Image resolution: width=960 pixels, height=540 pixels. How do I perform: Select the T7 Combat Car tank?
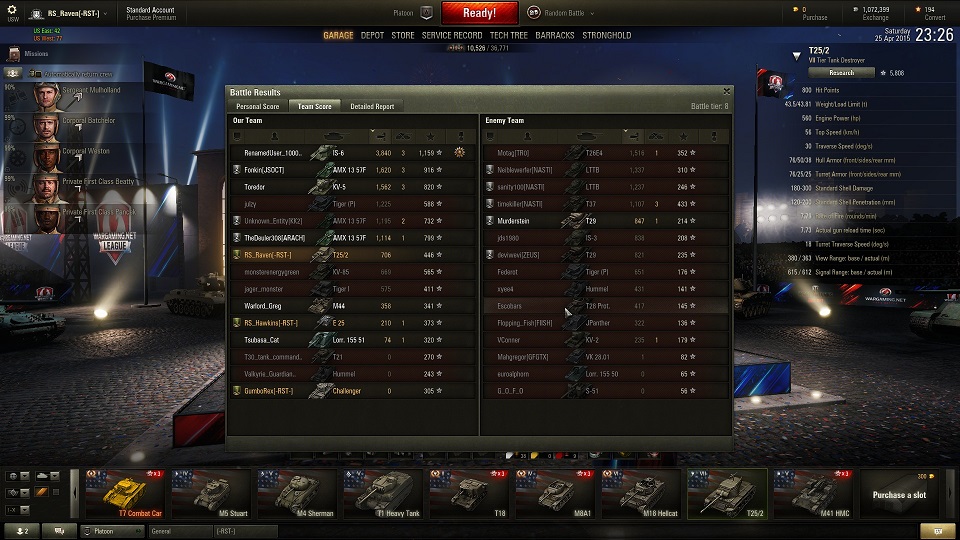coord(125,493)
